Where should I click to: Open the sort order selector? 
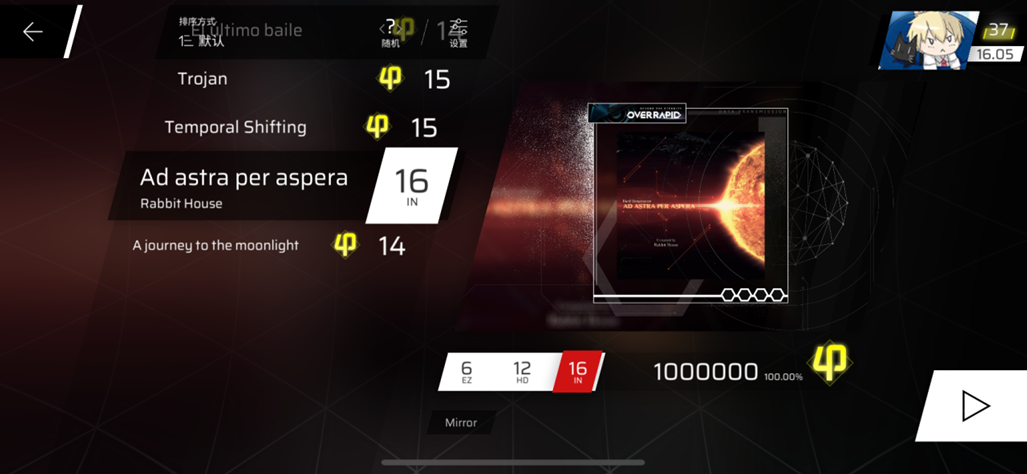(202, 34)
